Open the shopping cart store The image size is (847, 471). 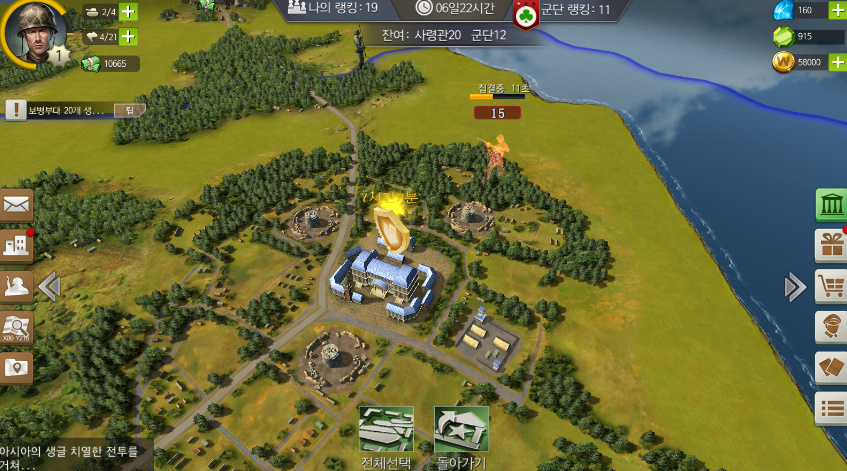point(831,286)
